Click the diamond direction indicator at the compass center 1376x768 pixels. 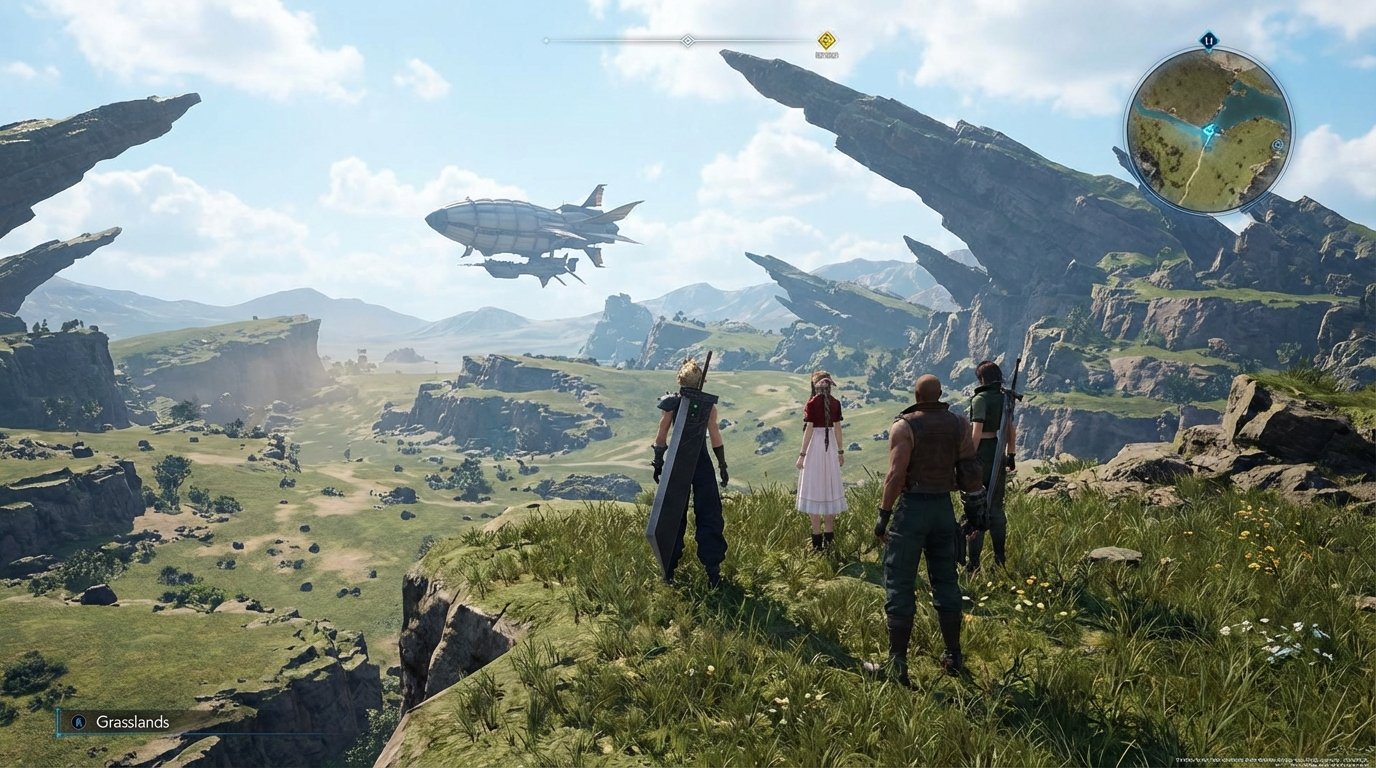click(688, 40)
